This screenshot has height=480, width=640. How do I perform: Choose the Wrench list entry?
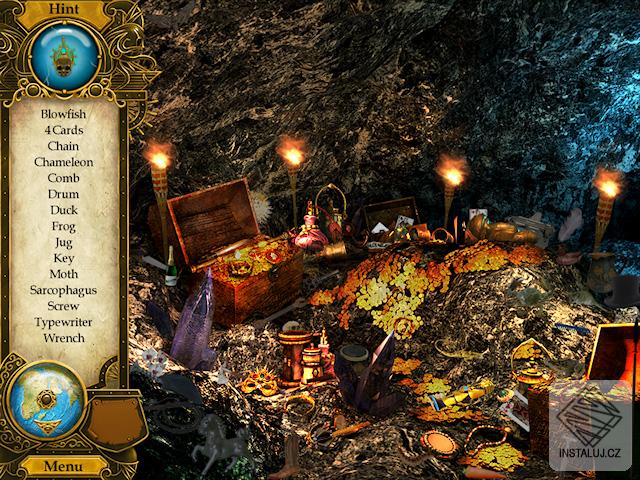point(64,338)
